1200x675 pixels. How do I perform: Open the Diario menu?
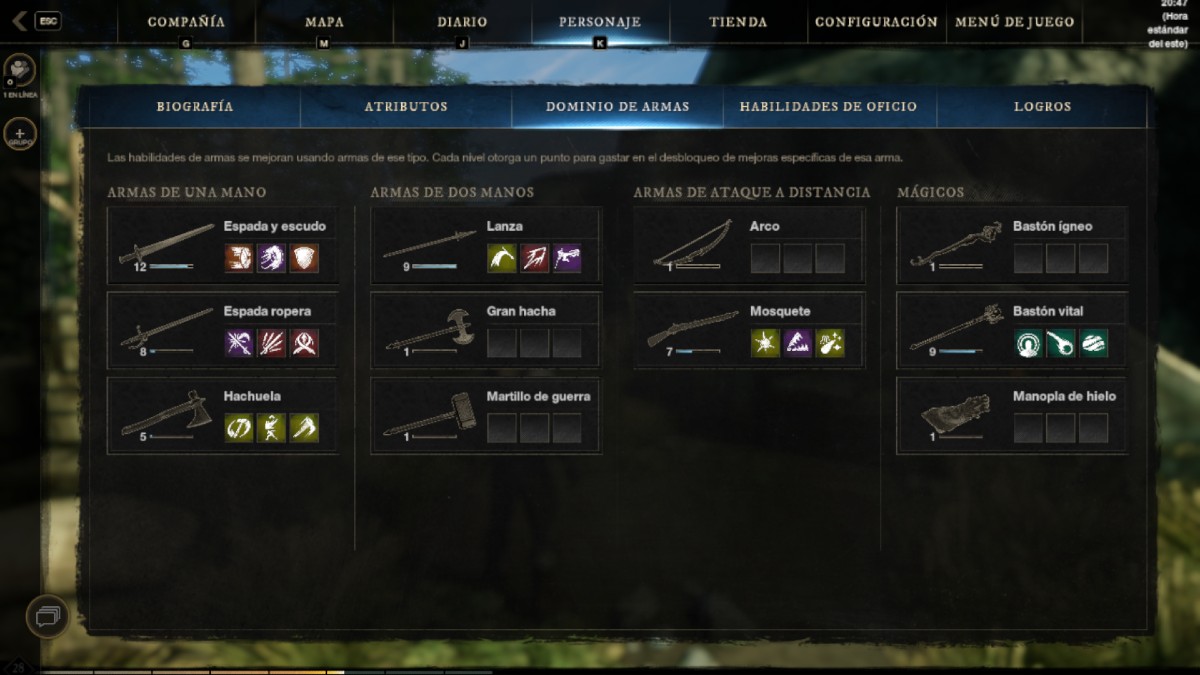click(462, 21)
